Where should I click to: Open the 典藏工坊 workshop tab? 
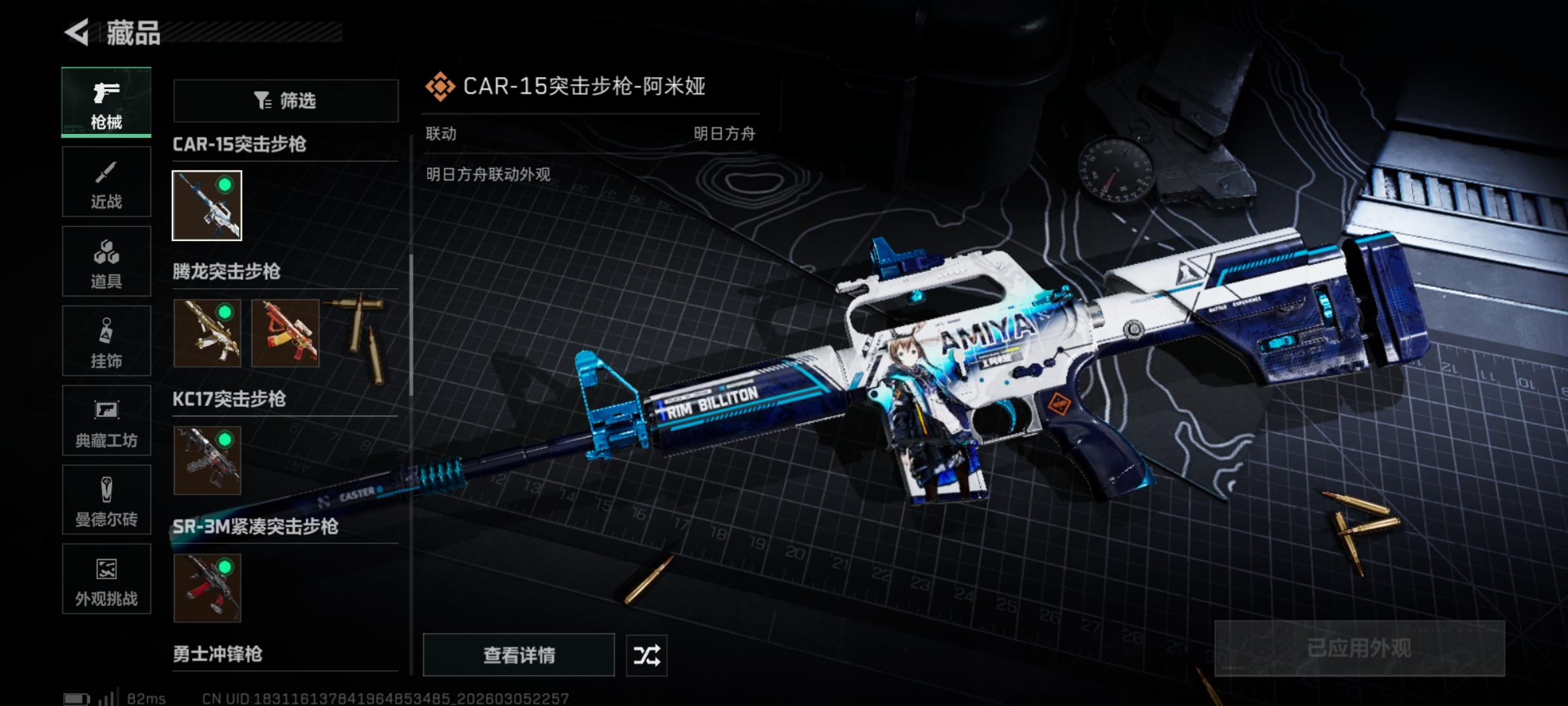106,420
